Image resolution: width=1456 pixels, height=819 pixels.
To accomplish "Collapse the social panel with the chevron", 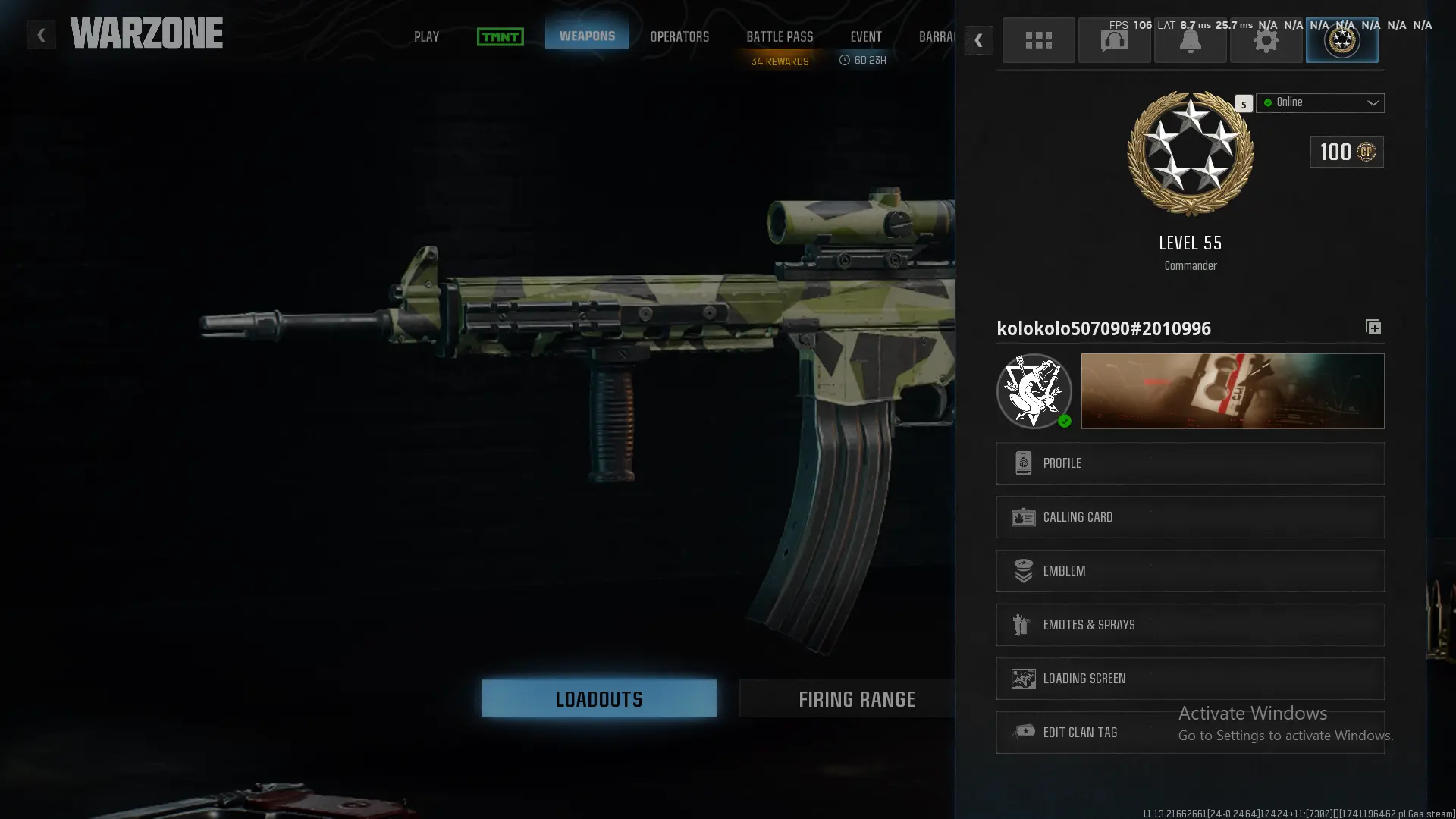I will click(979, 40).
